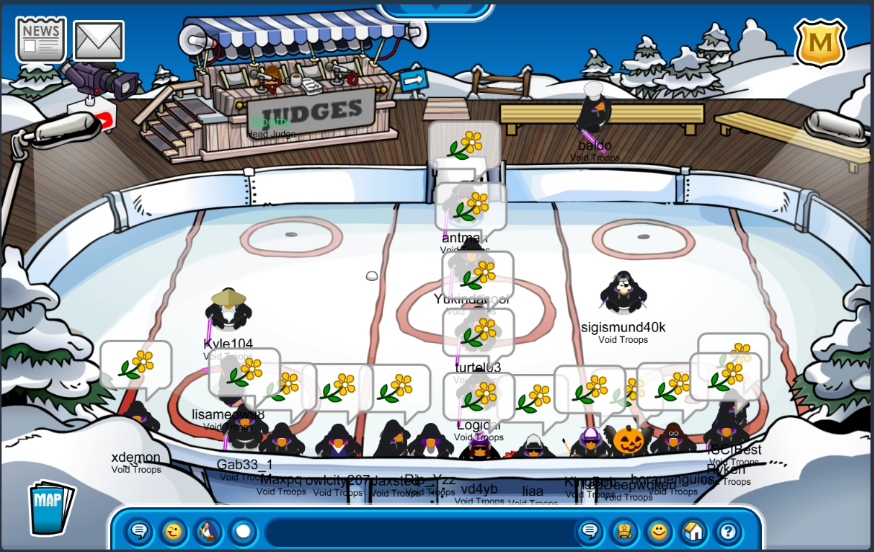The width and height of the screenshot is (874, 552).
Task: Show the winking emote menu
Action: (x=174, y=531)
